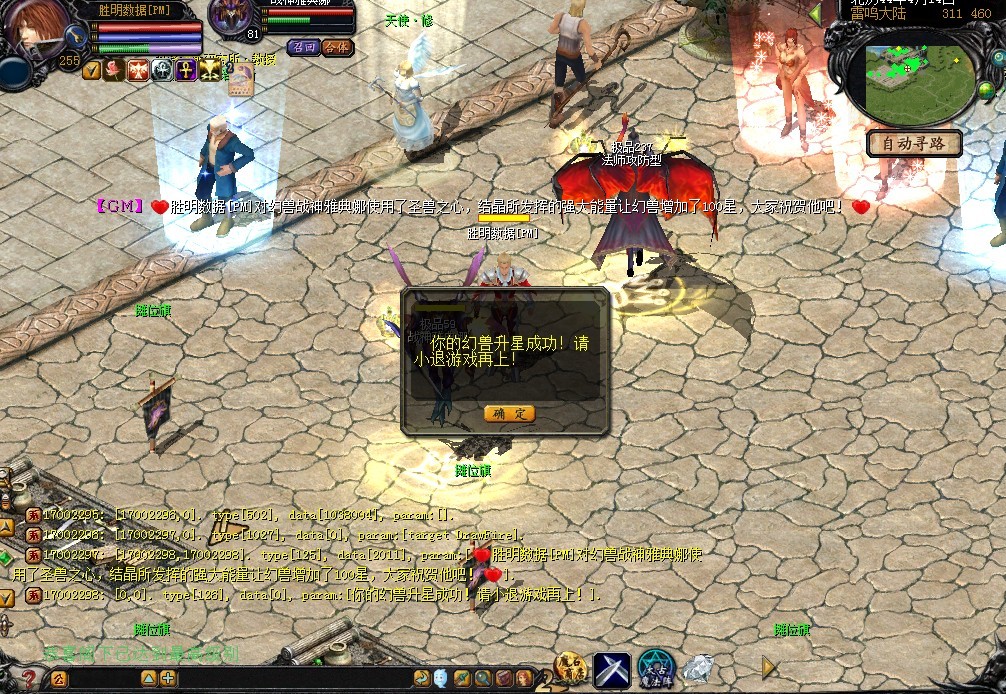Select the white crystal item in hotbar
Viewport: 1006px width, 694px height.
[x=699, y=668]
